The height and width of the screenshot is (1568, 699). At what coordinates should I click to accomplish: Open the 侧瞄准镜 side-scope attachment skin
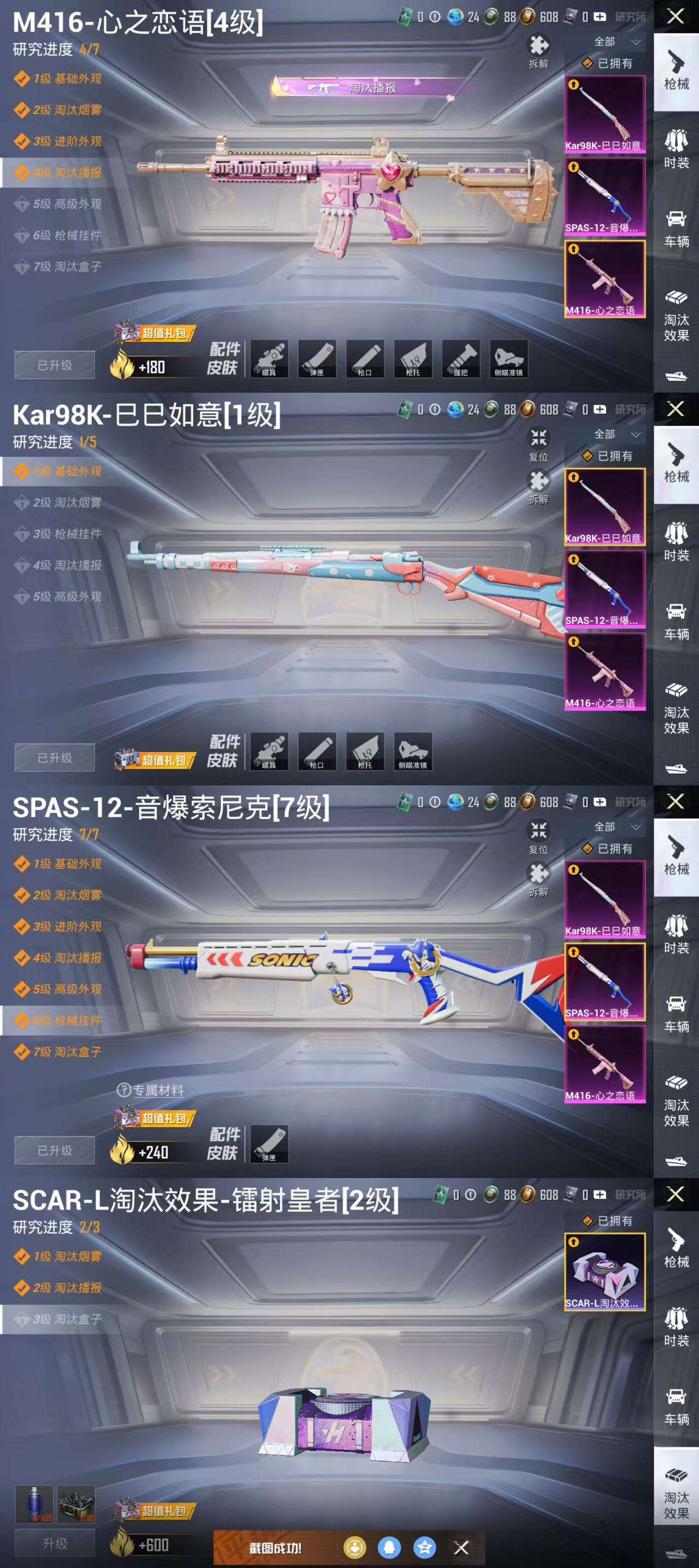coord(508,359)
